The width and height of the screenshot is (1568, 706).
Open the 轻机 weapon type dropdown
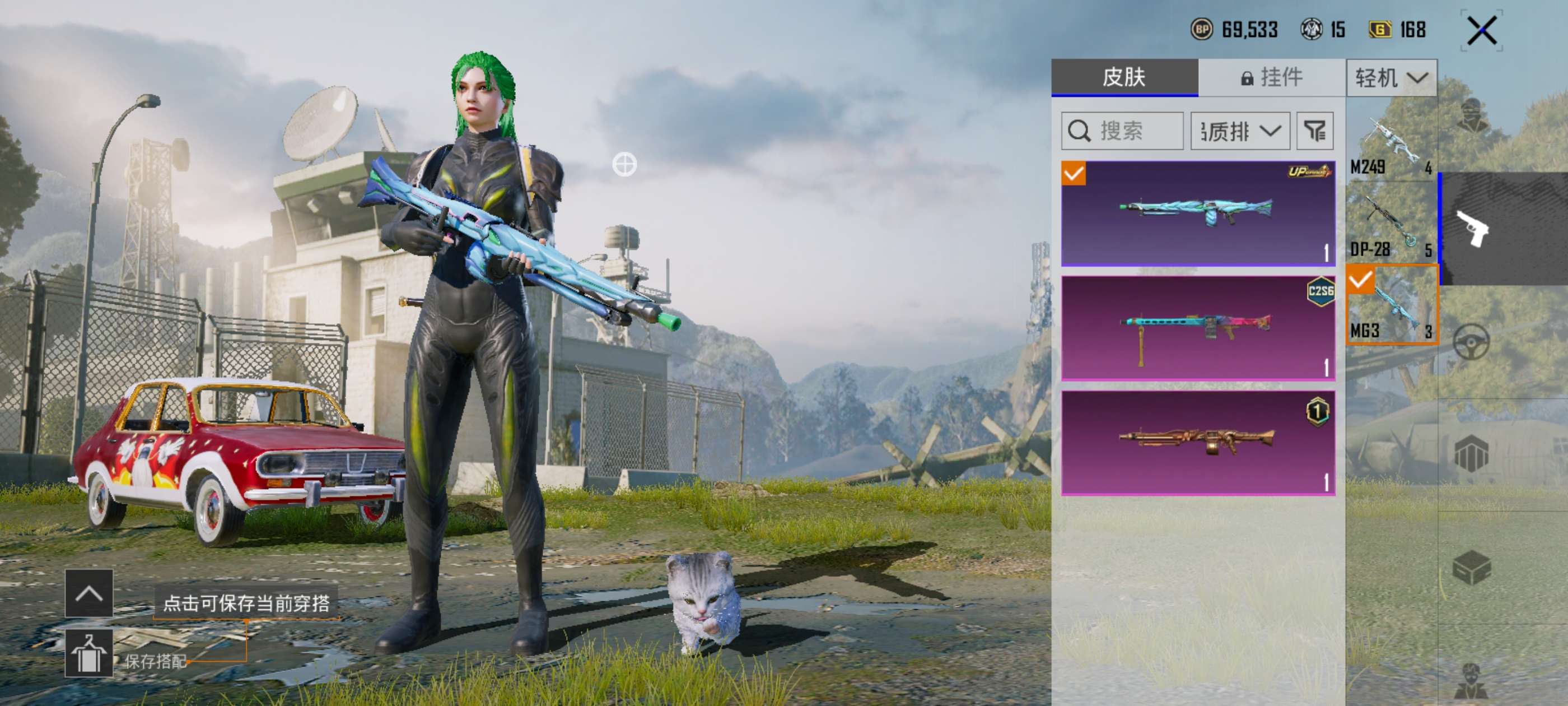pyautogui.click(x=1391, y=78)
